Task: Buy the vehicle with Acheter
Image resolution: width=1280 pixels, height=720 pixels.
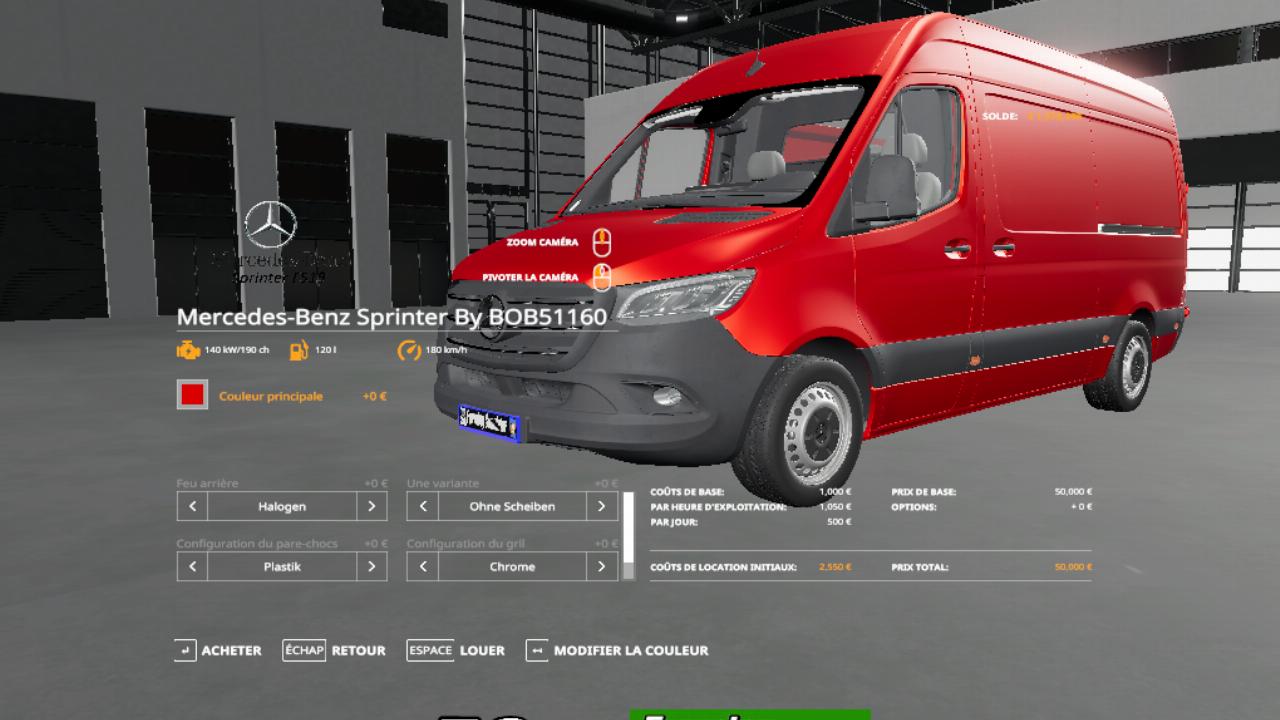Action: pyautogui.click(x=218, y=650)
